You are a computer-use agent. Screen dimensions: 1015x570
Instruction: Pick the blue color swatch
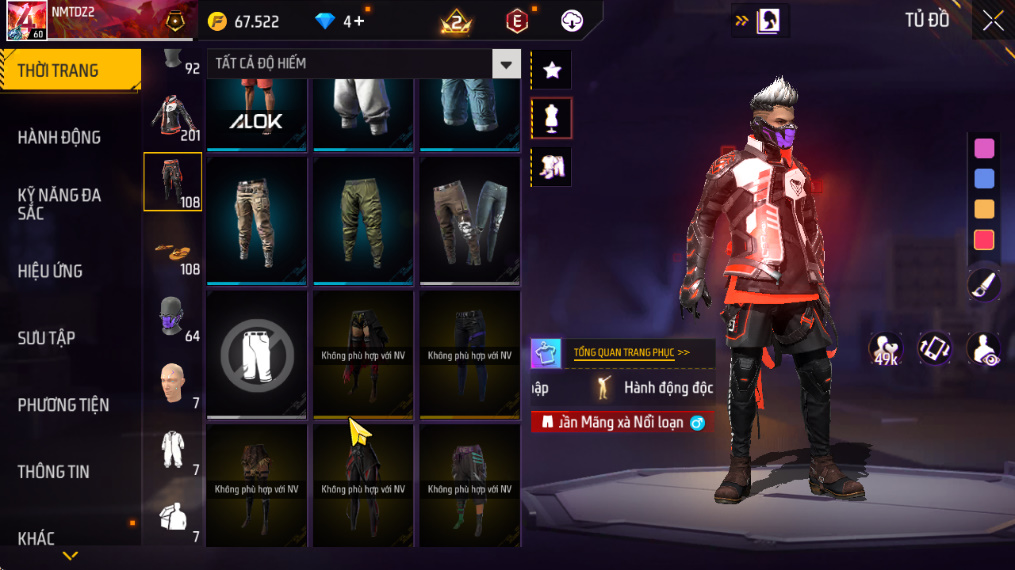[984, 179]
